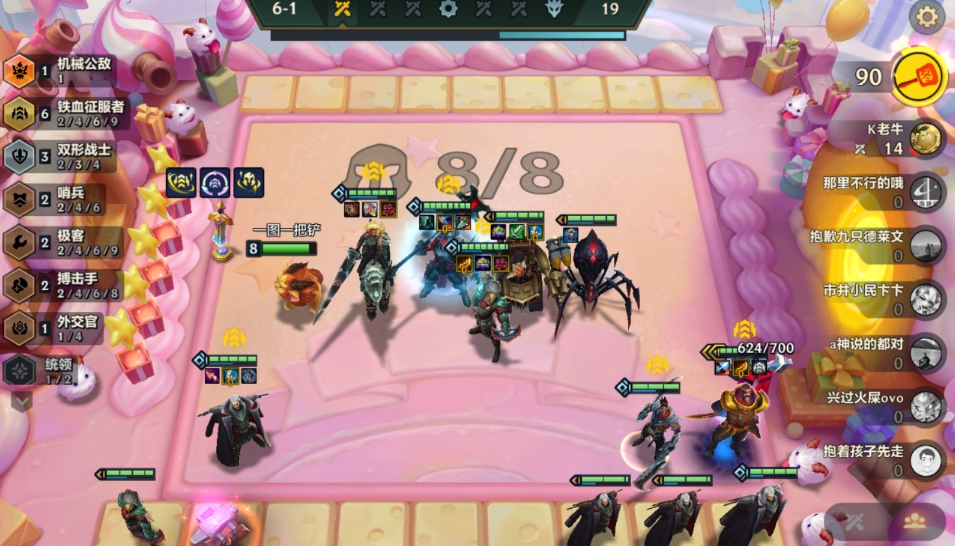View the board of 市井小民卡卡
Image resolution: width=955 pixels, height=546 pixels.
click(x=927, y=298)
